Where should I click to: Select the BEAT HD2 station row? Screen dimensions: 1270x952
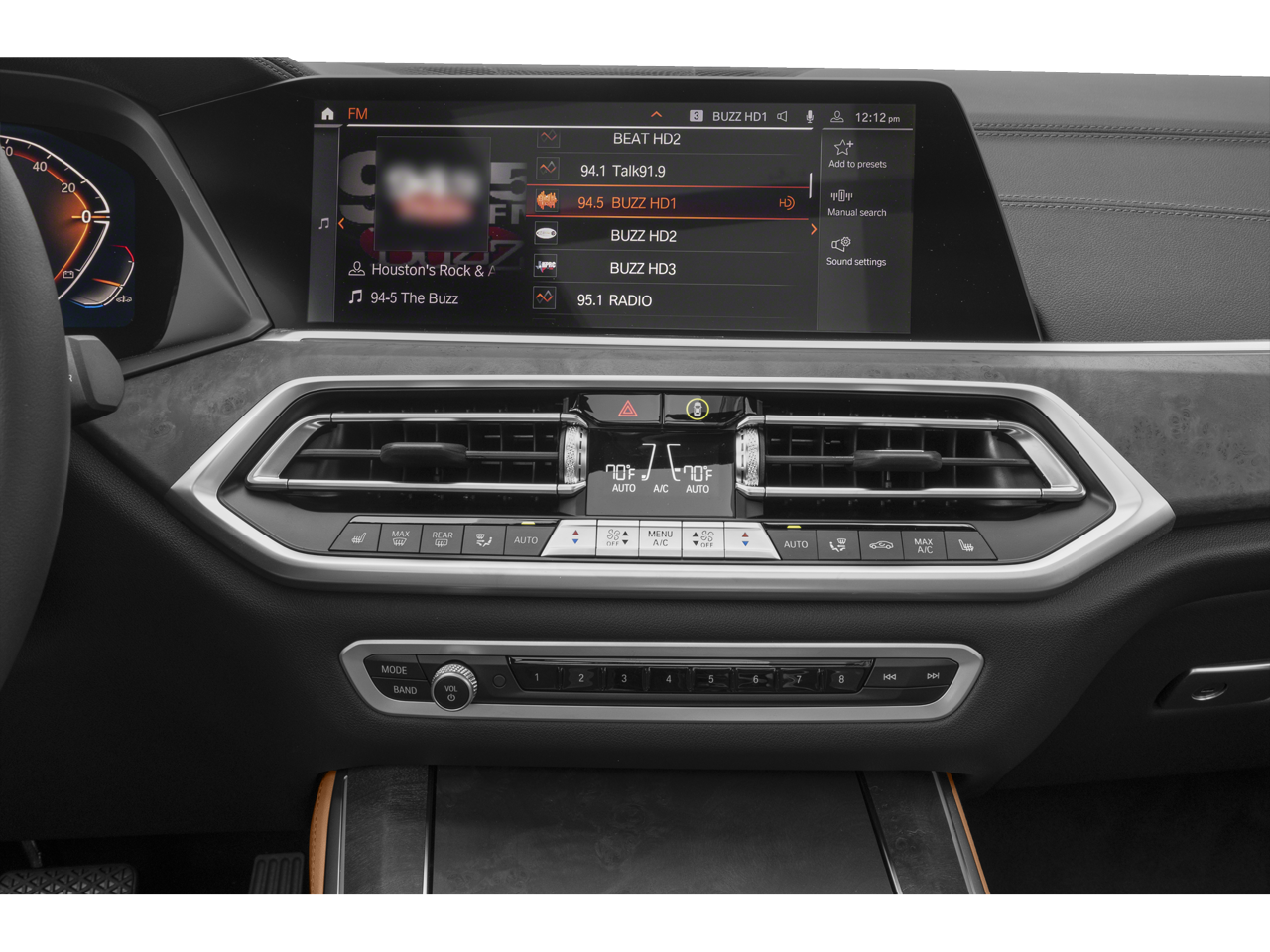pos(646,139)
